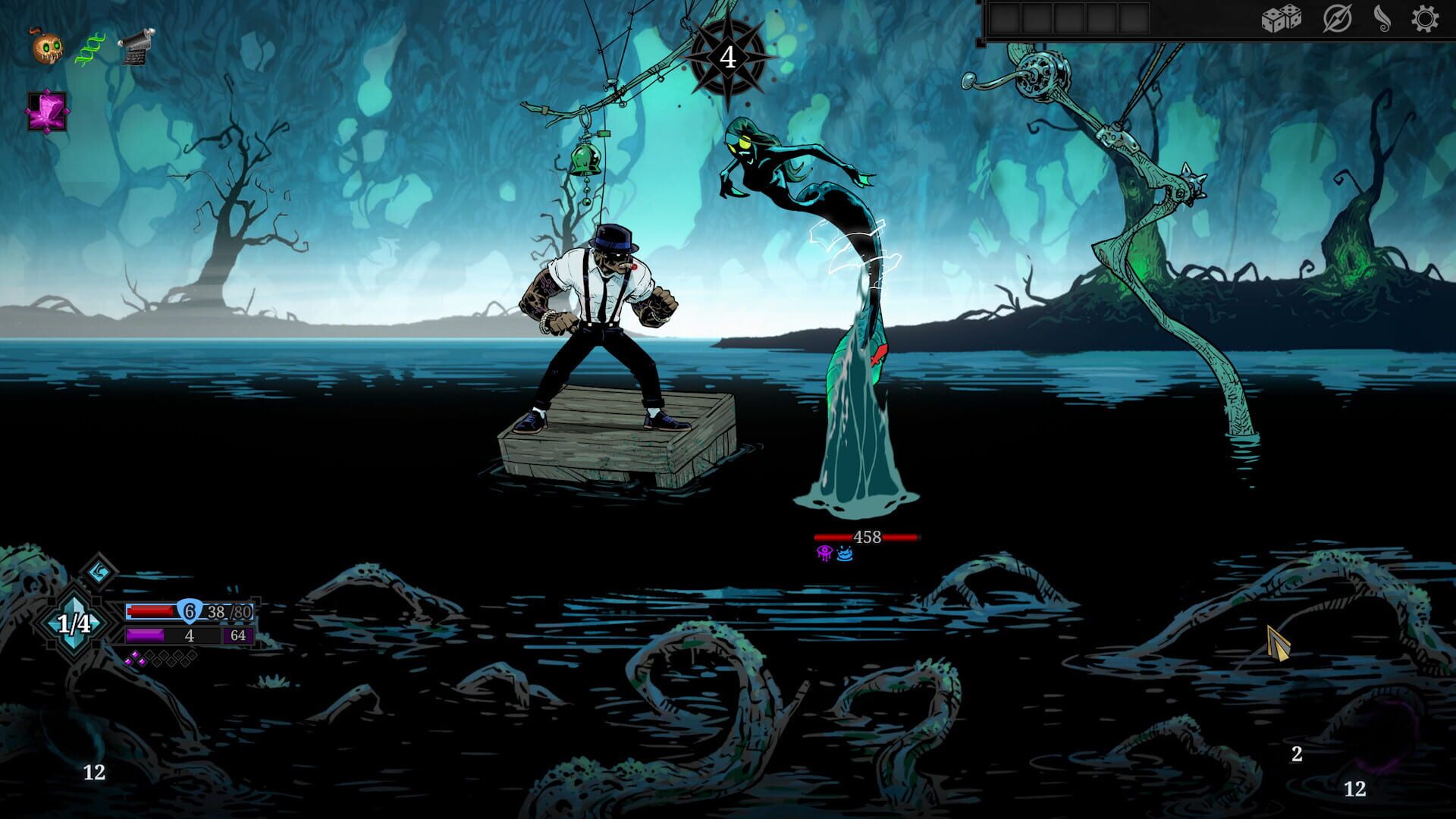The image size is (1456, 819).
Task: Click the shield badge showing 6
Action: click(x=188, y=611)
